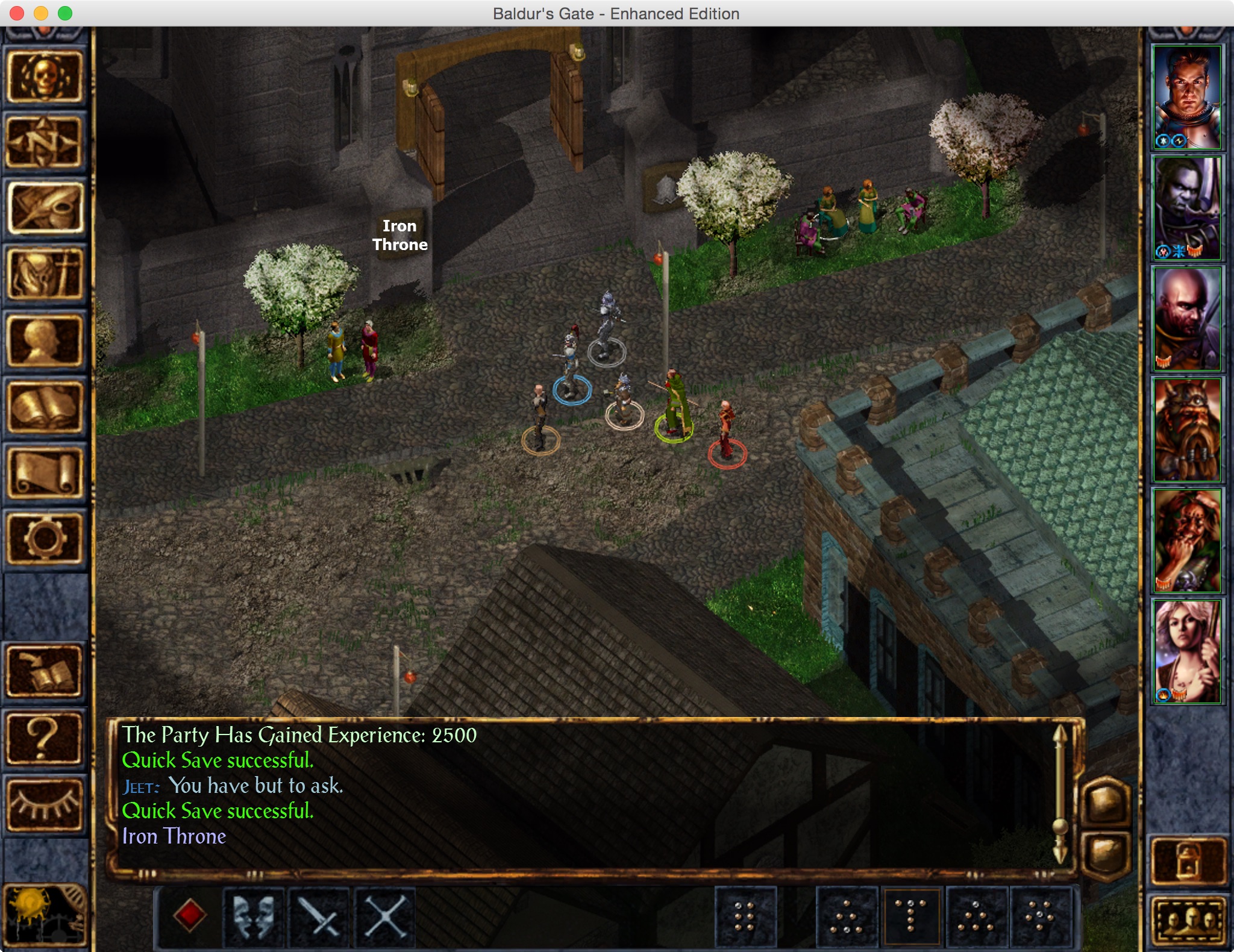Open the character record head icon
The width and height of the screenshot is (1234, 952).
[45, 341]
